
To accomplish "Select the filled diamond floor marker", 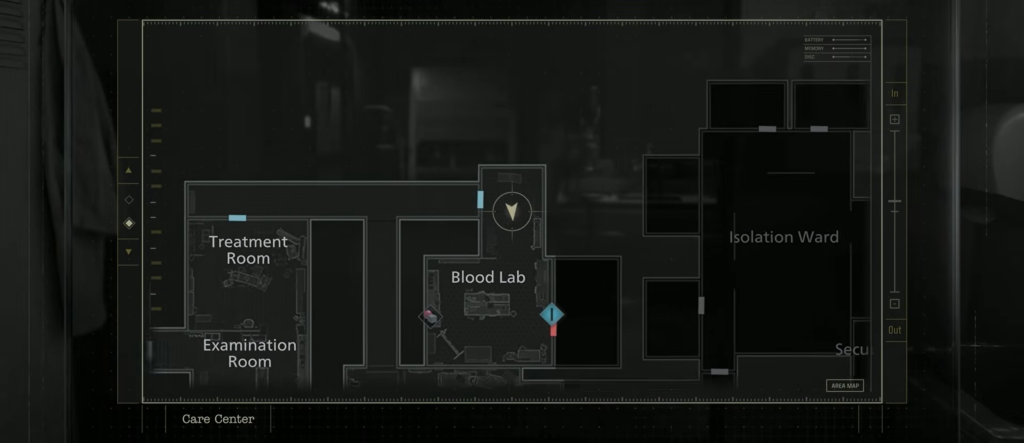I will (x=128, y=223).
